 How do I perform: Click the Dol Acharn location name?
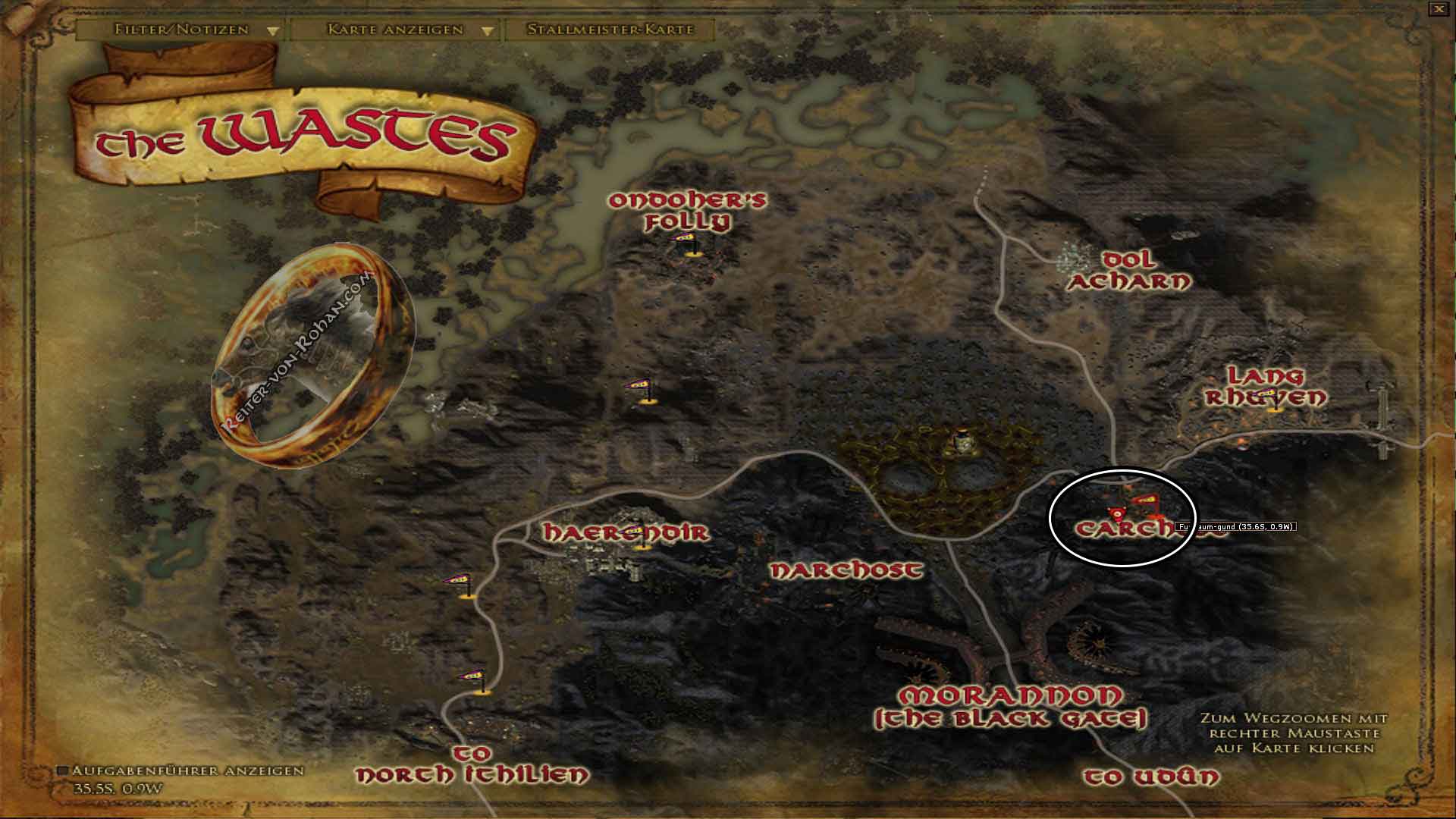[x=1131, y=271]
